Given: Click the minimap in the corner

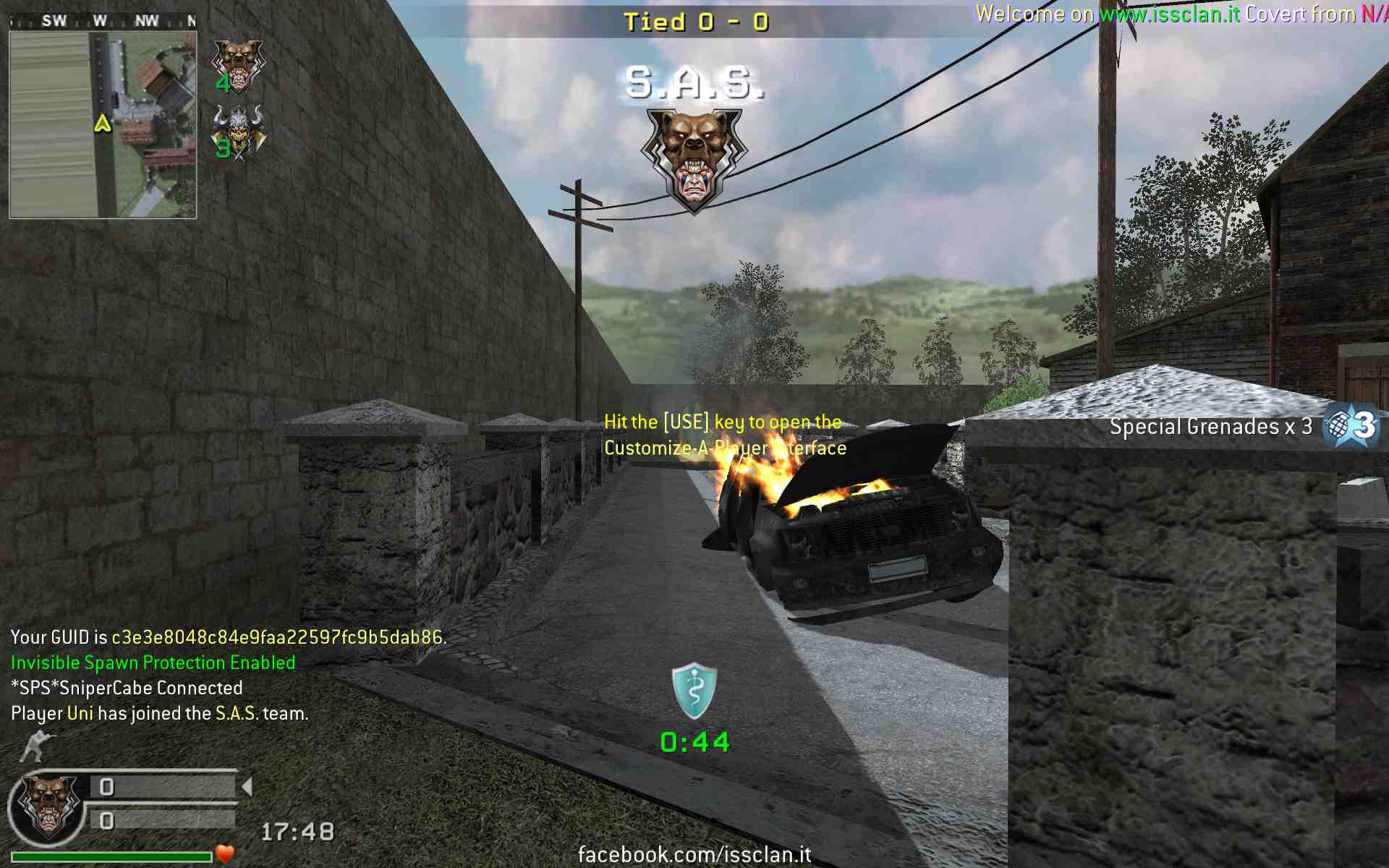Looking at the screenshot, I should point(103,124).
